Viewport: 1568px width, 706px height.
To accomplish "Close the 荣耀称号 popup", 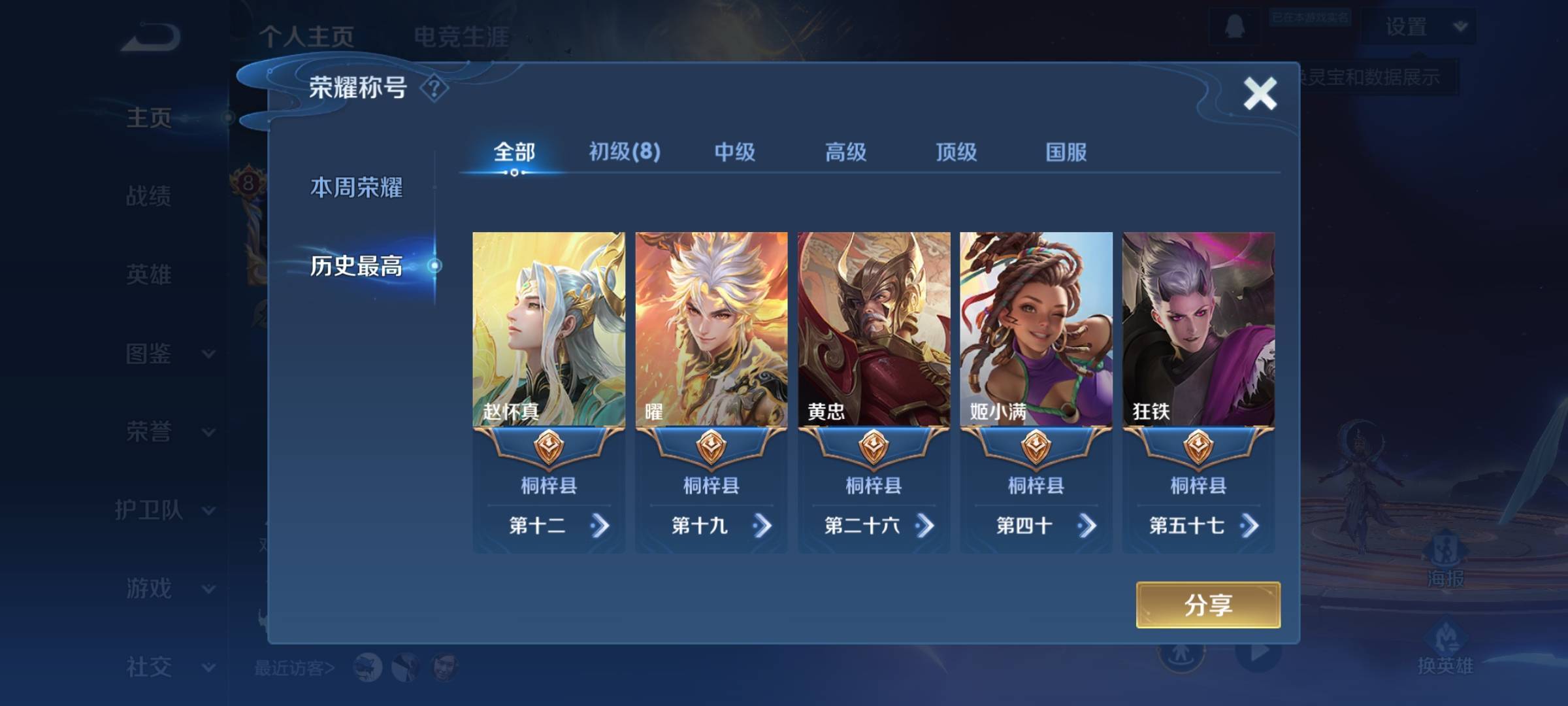I will 1260,93.
